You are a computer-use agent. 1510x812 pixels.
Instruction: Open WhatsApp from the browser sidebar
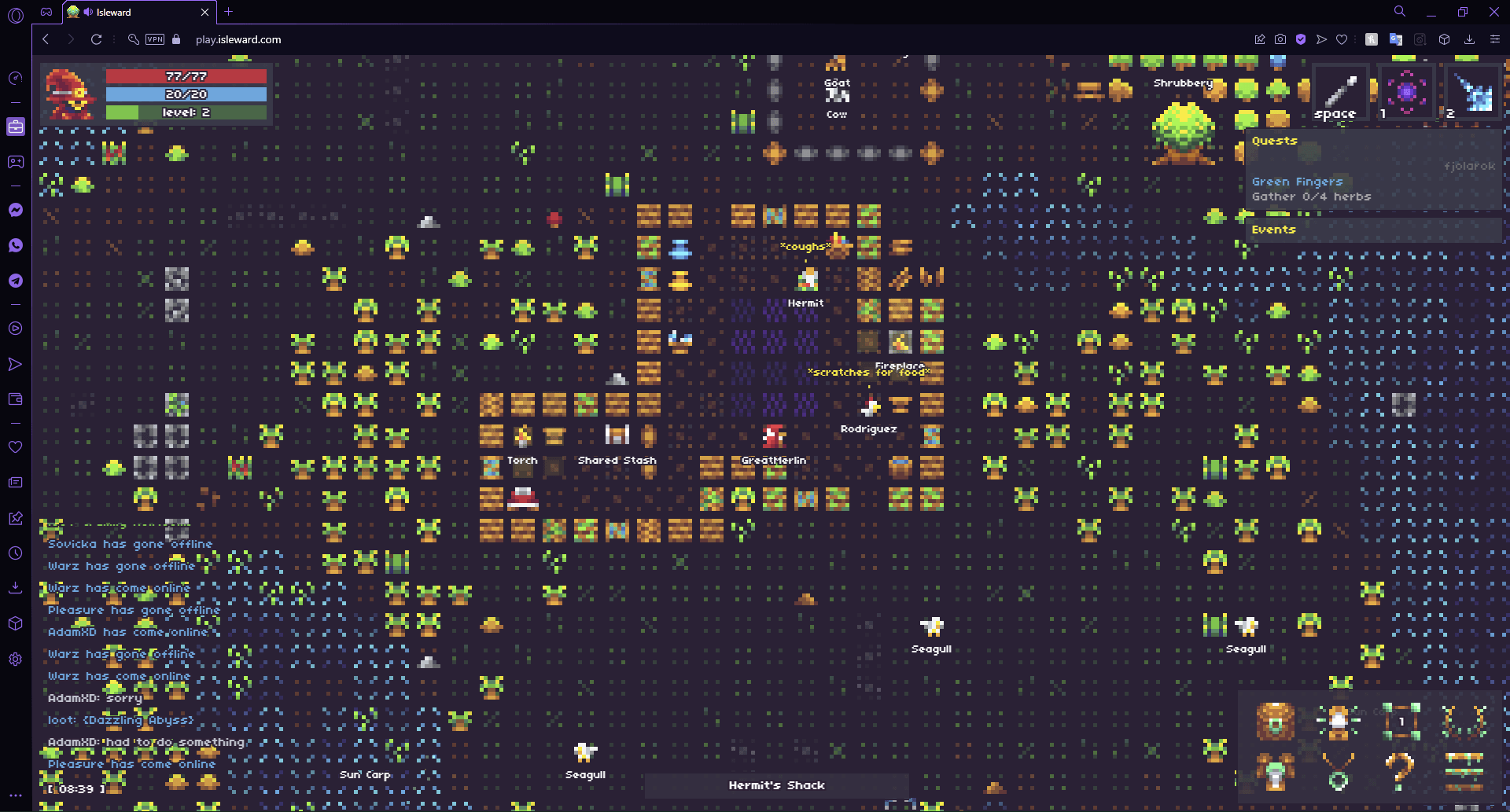point(15,245)
